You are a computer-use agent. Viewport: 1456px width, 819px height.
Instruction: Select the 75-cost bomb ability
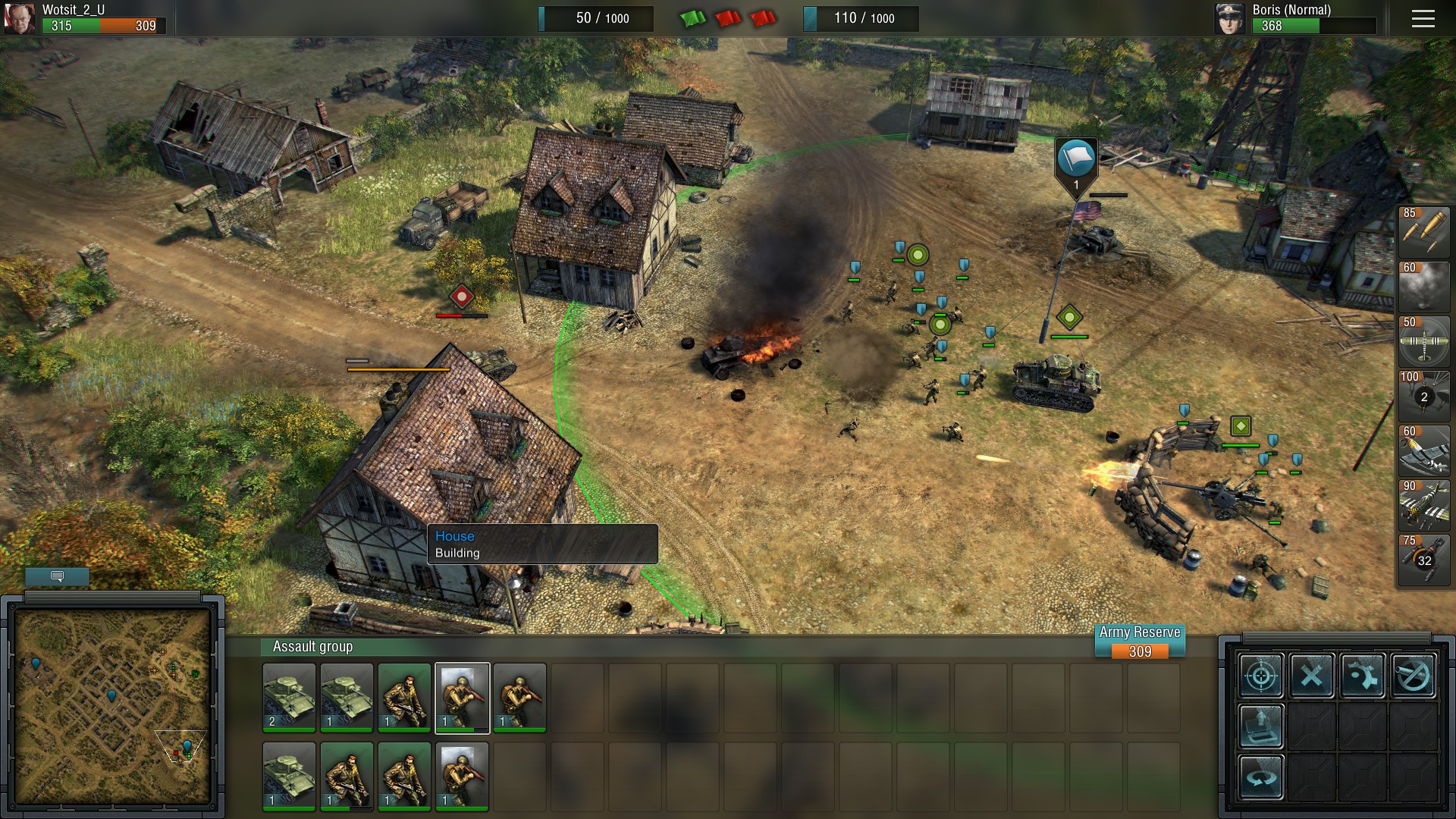tap(1423, 559)
